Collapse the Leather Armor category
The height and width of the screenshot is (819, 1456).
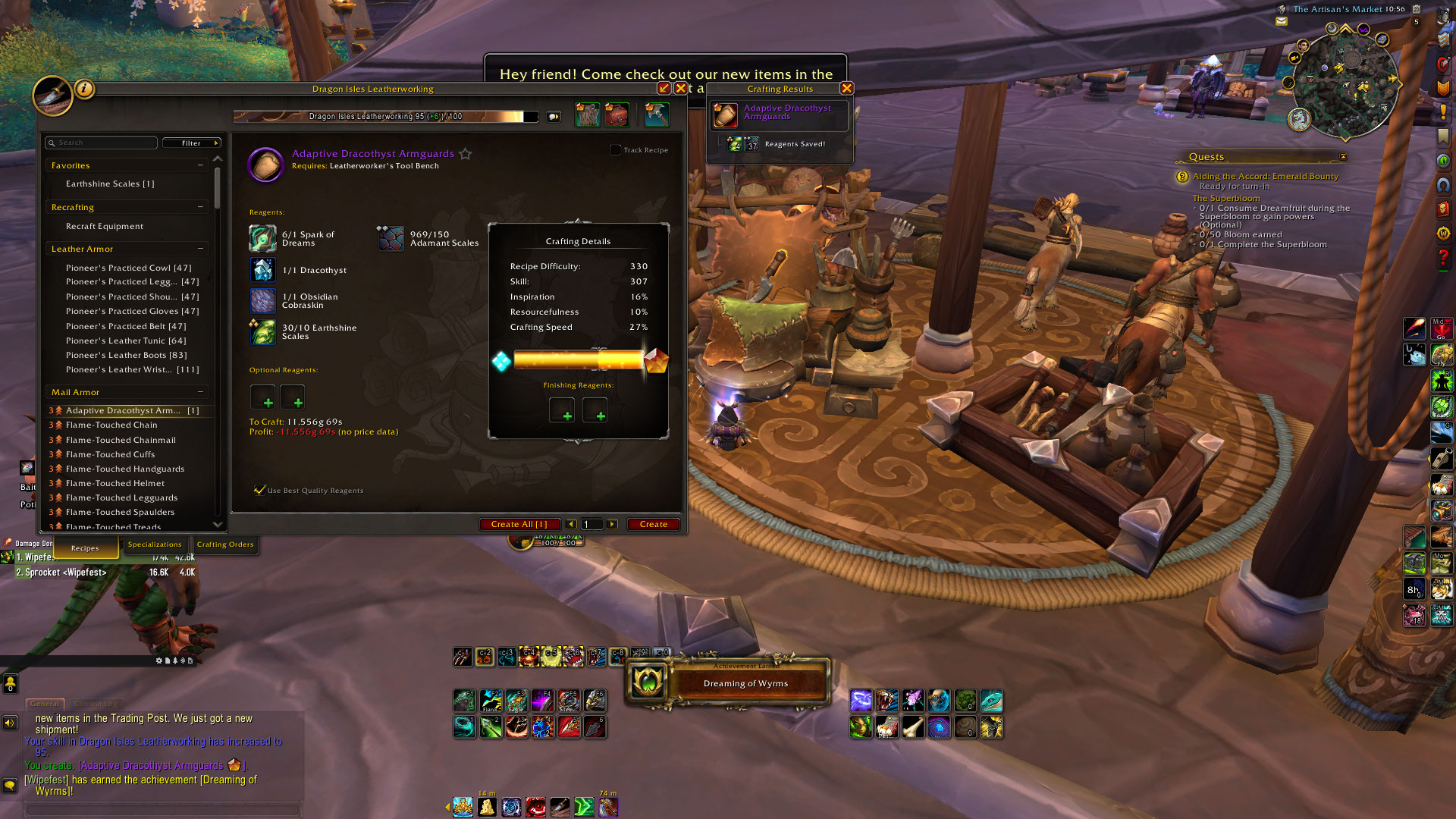pos(200,249)
